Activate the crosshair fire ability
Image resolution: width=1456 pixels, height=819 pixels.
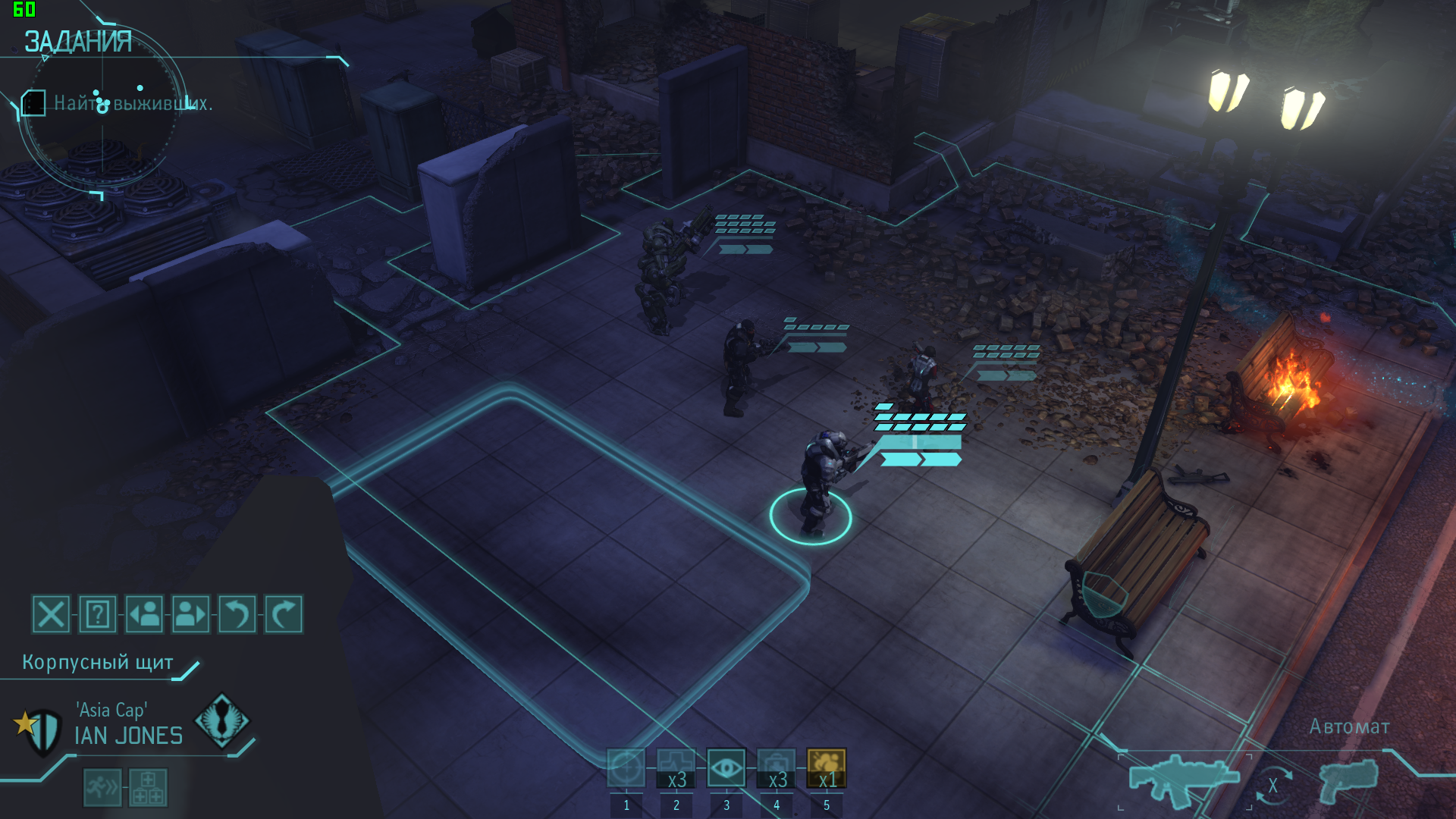point(626,767)
